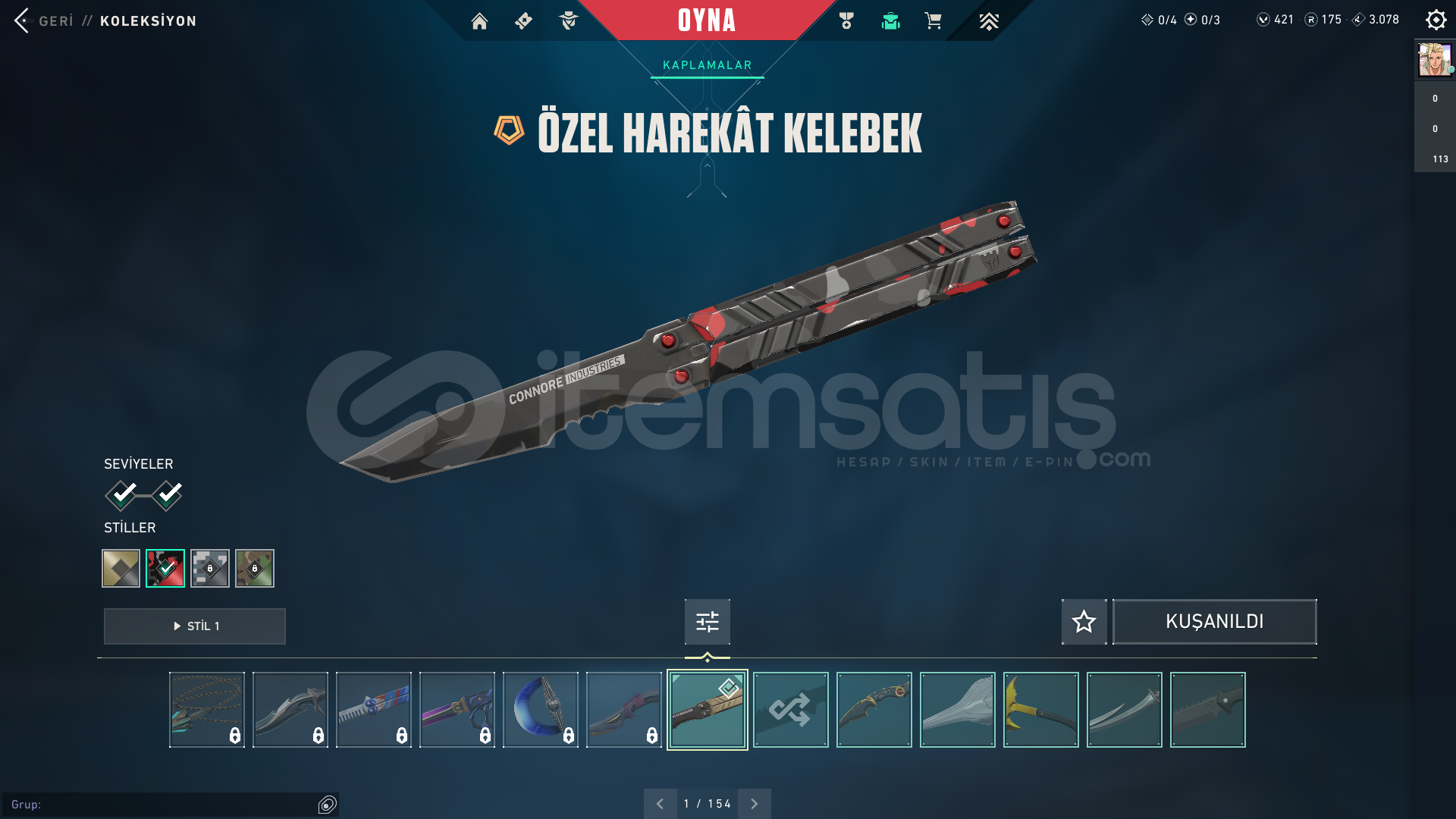1456x819 pixels.
Task: Click the GERİ back chevron
Action: click(x=23, y=20)
